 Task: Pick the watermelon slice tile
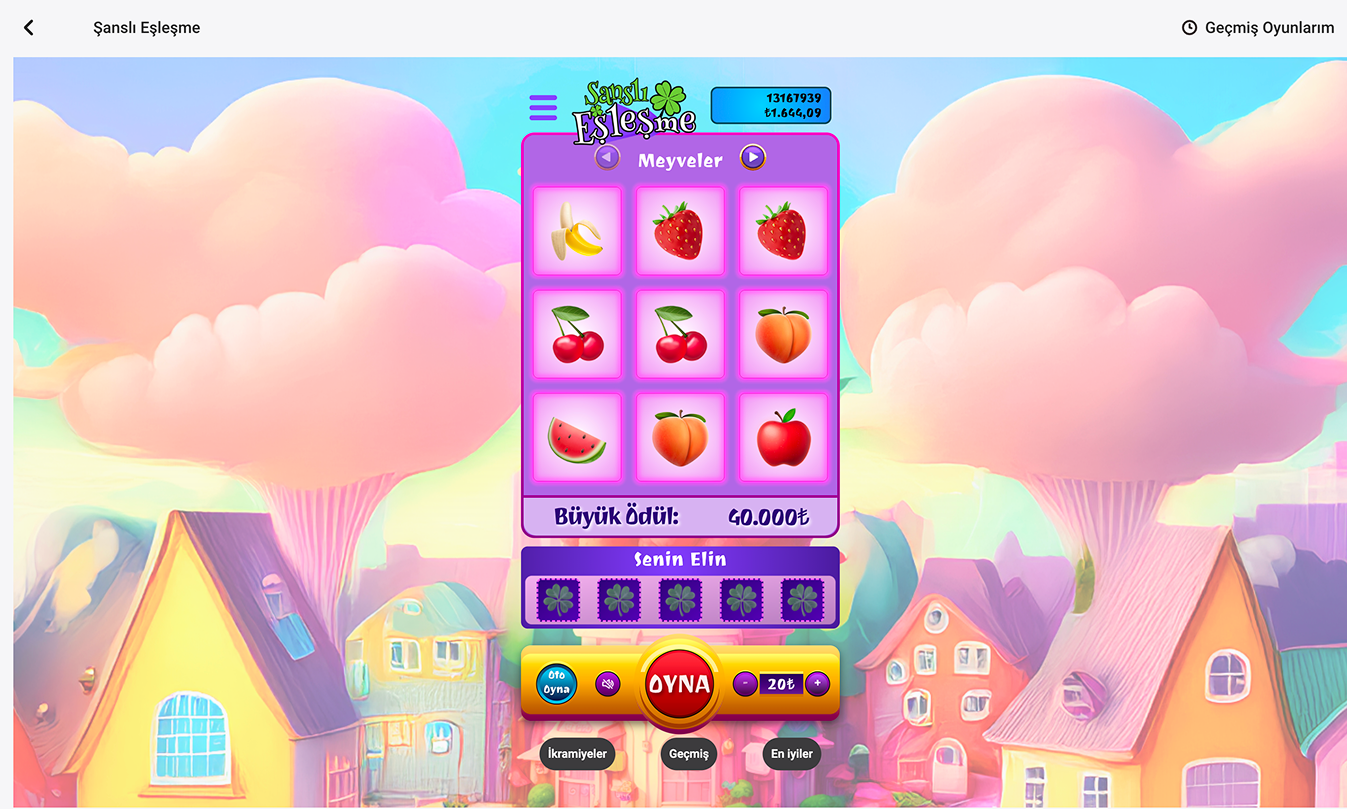tap(577, 438)
